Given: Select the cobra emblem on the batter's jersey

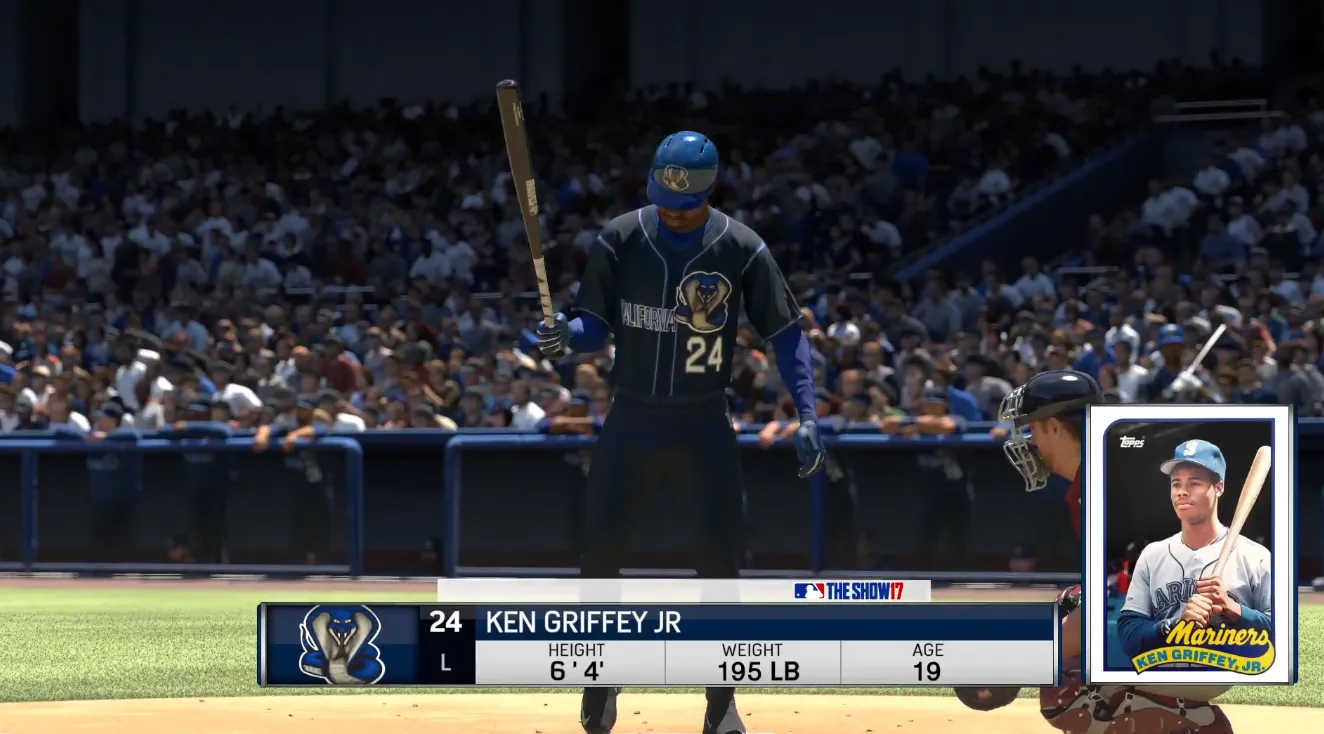Looking at the screenshot, I should (706, 298).
